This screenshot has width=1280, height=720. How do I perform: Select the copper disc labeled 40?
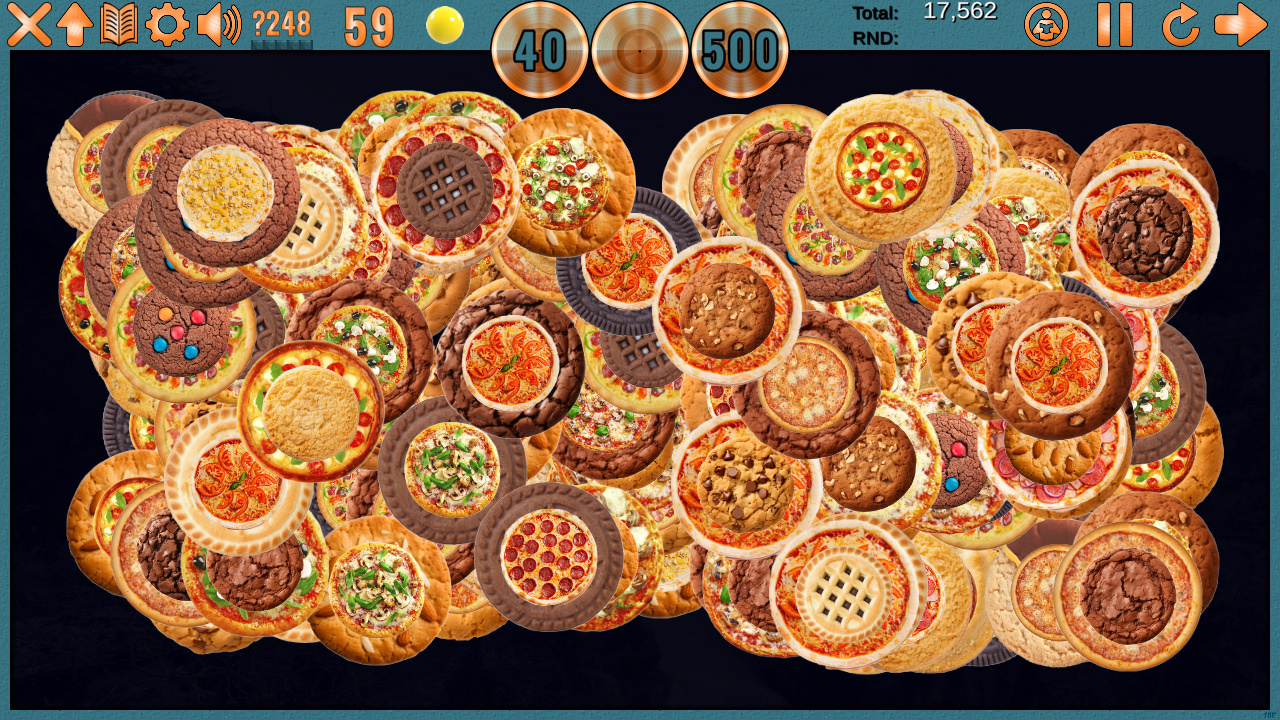540,50
